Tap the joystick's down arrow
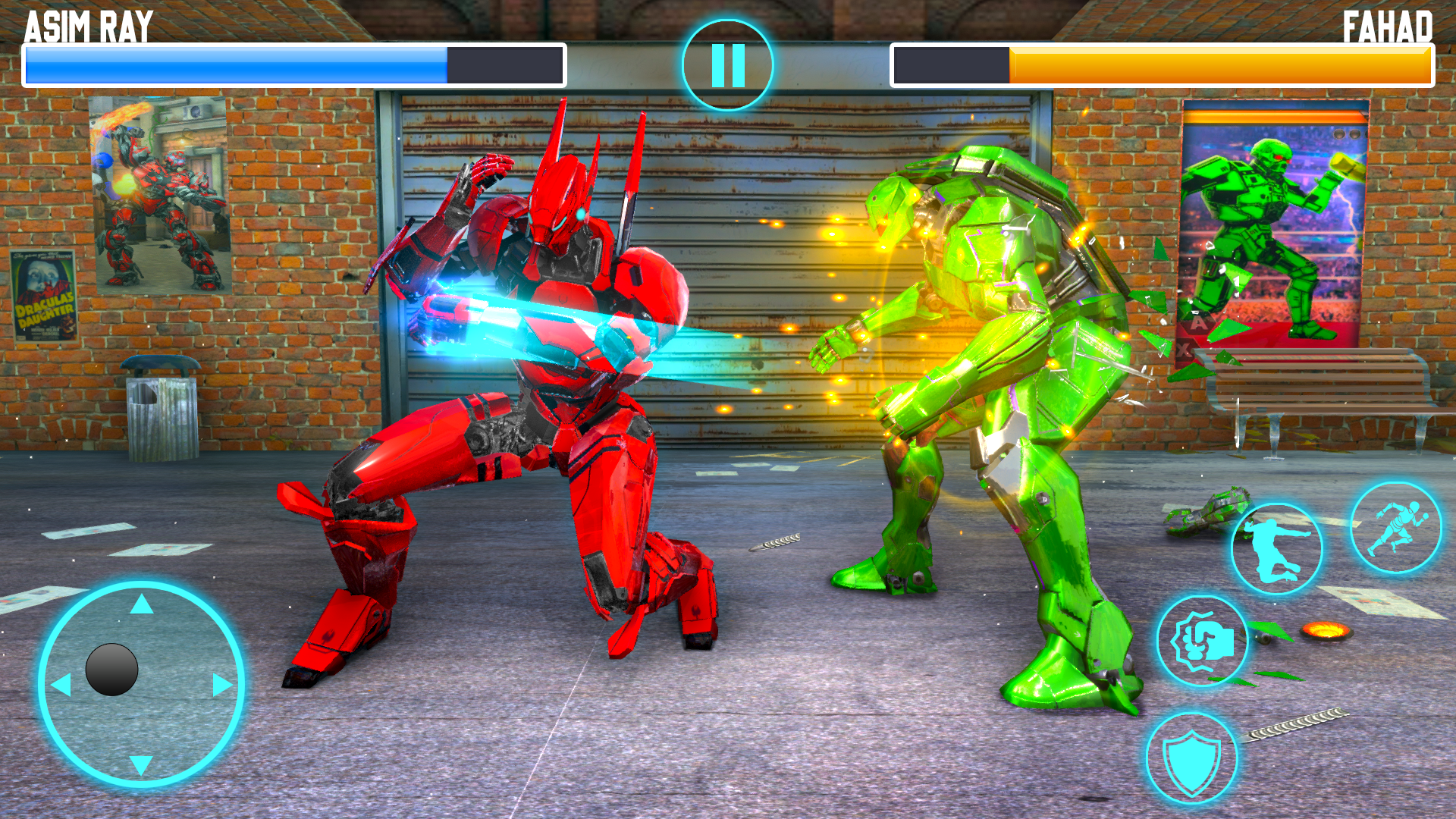Screen dimensions: 1456x819 click(142, 764)
